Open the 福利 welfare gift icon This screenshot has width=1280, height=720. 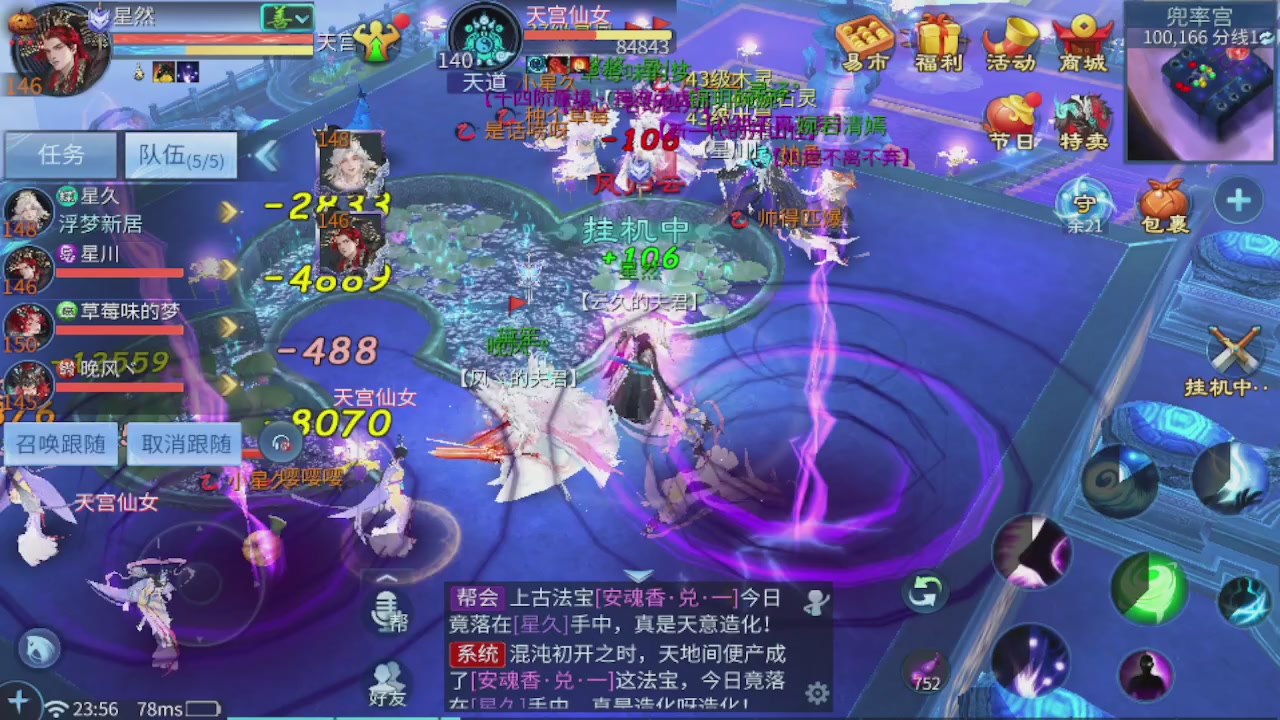(937, 42)
